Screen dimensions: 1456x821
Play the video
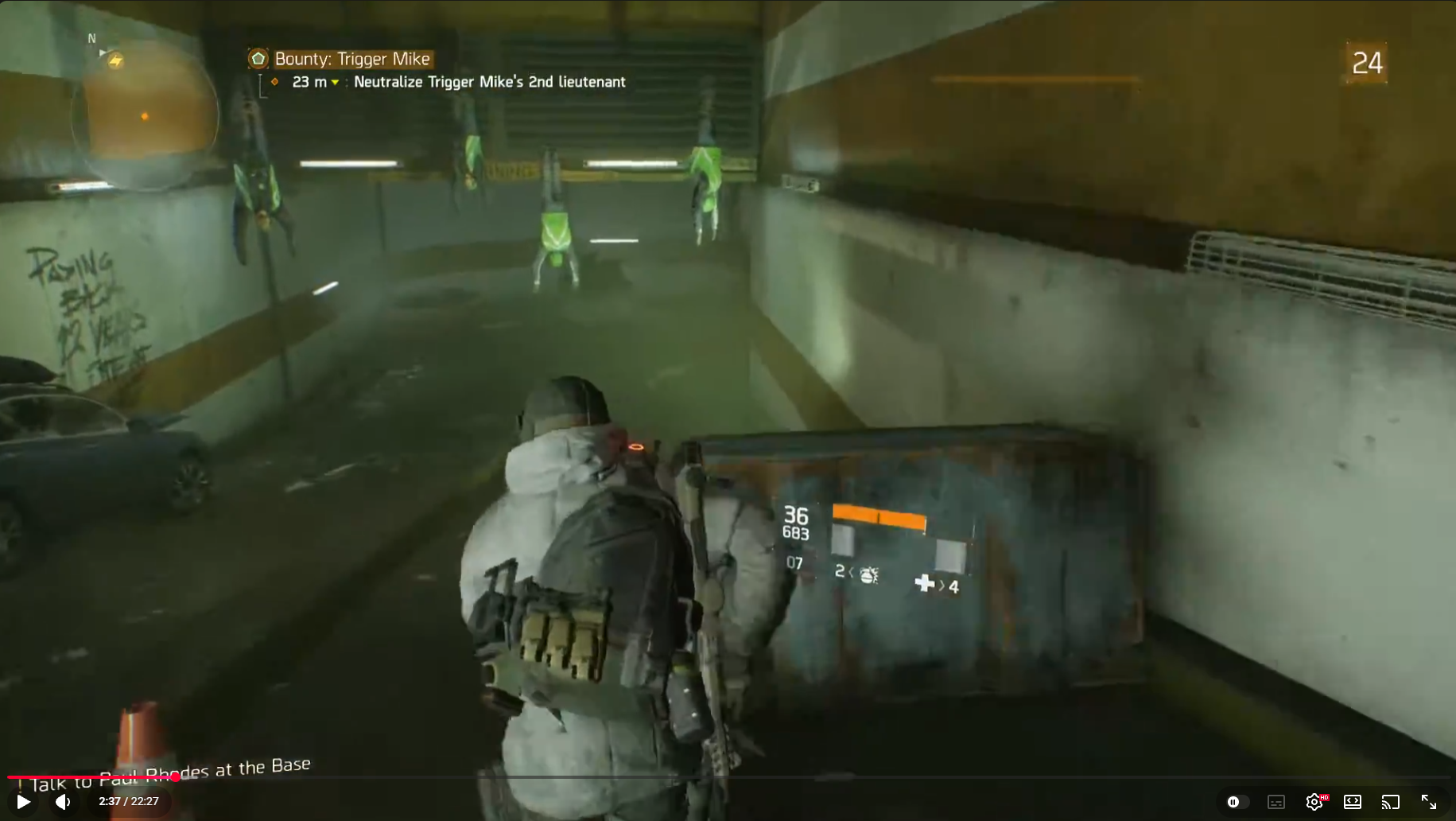pos(24,802)
